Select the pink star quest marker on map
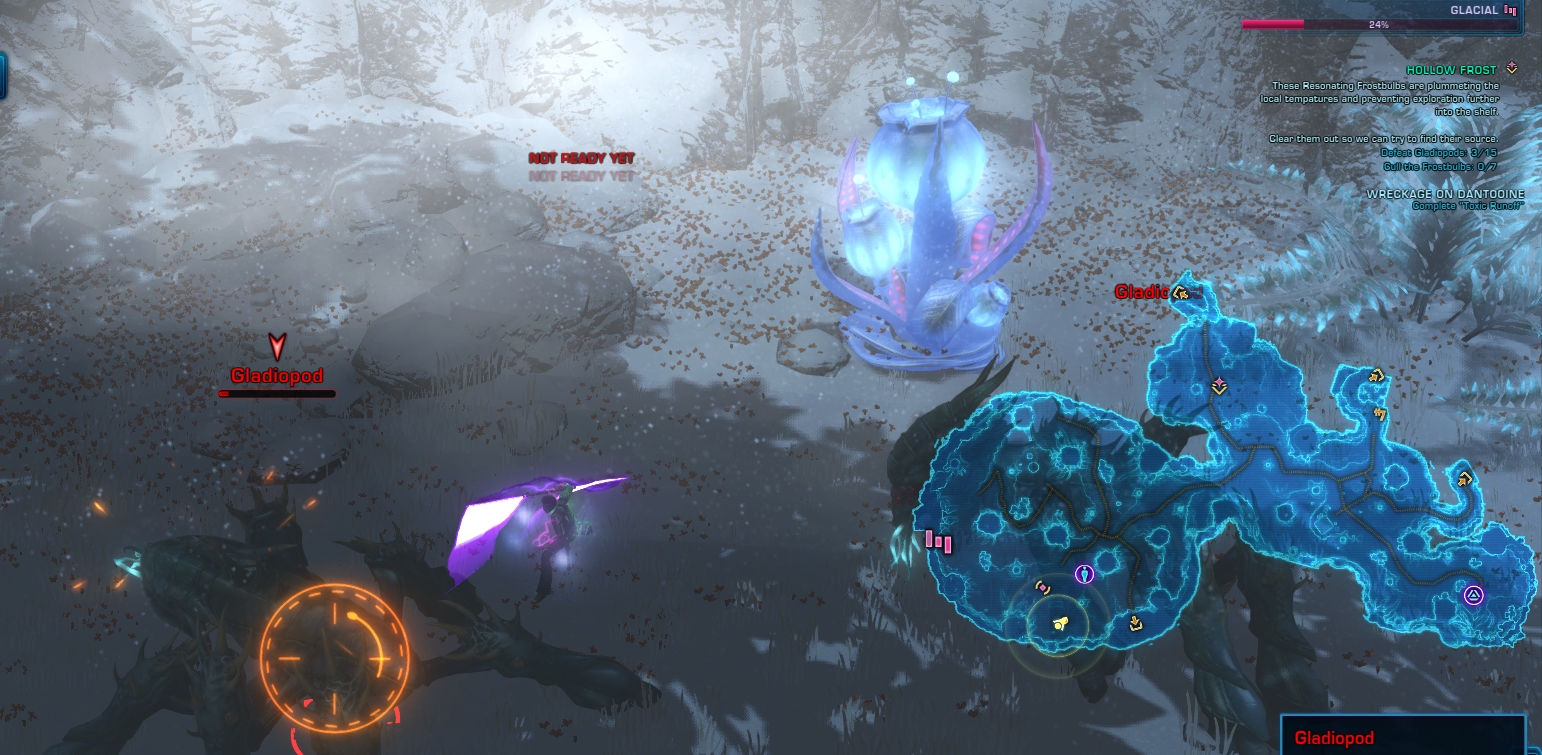 [1219, 385]
